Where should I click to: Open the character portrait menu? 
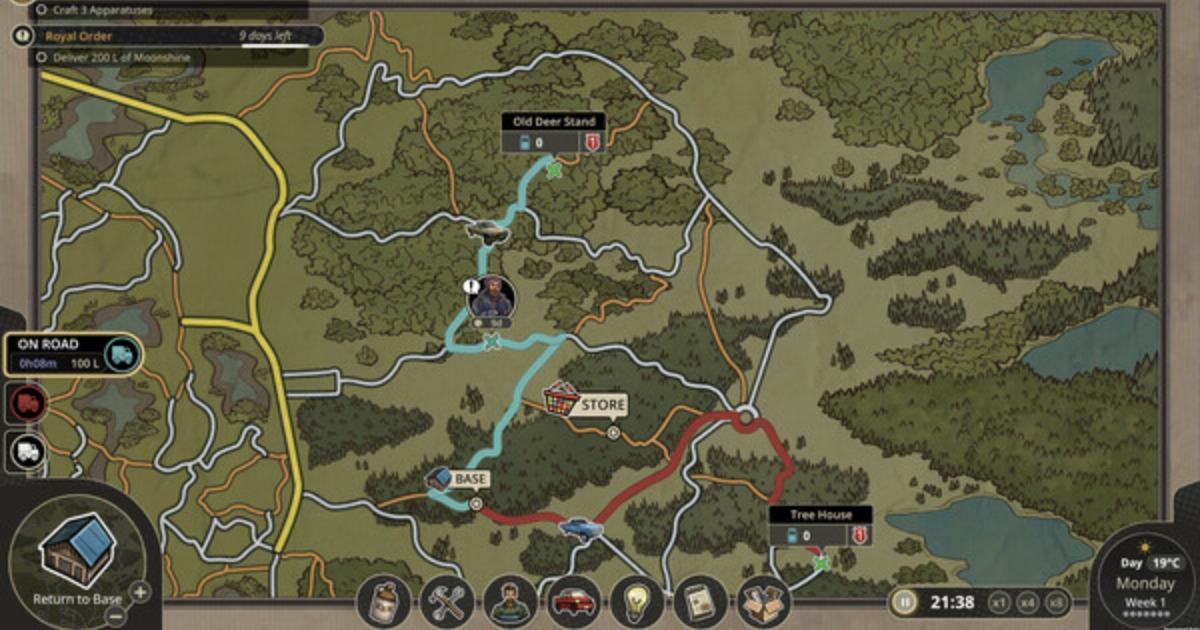pos(511,602)
